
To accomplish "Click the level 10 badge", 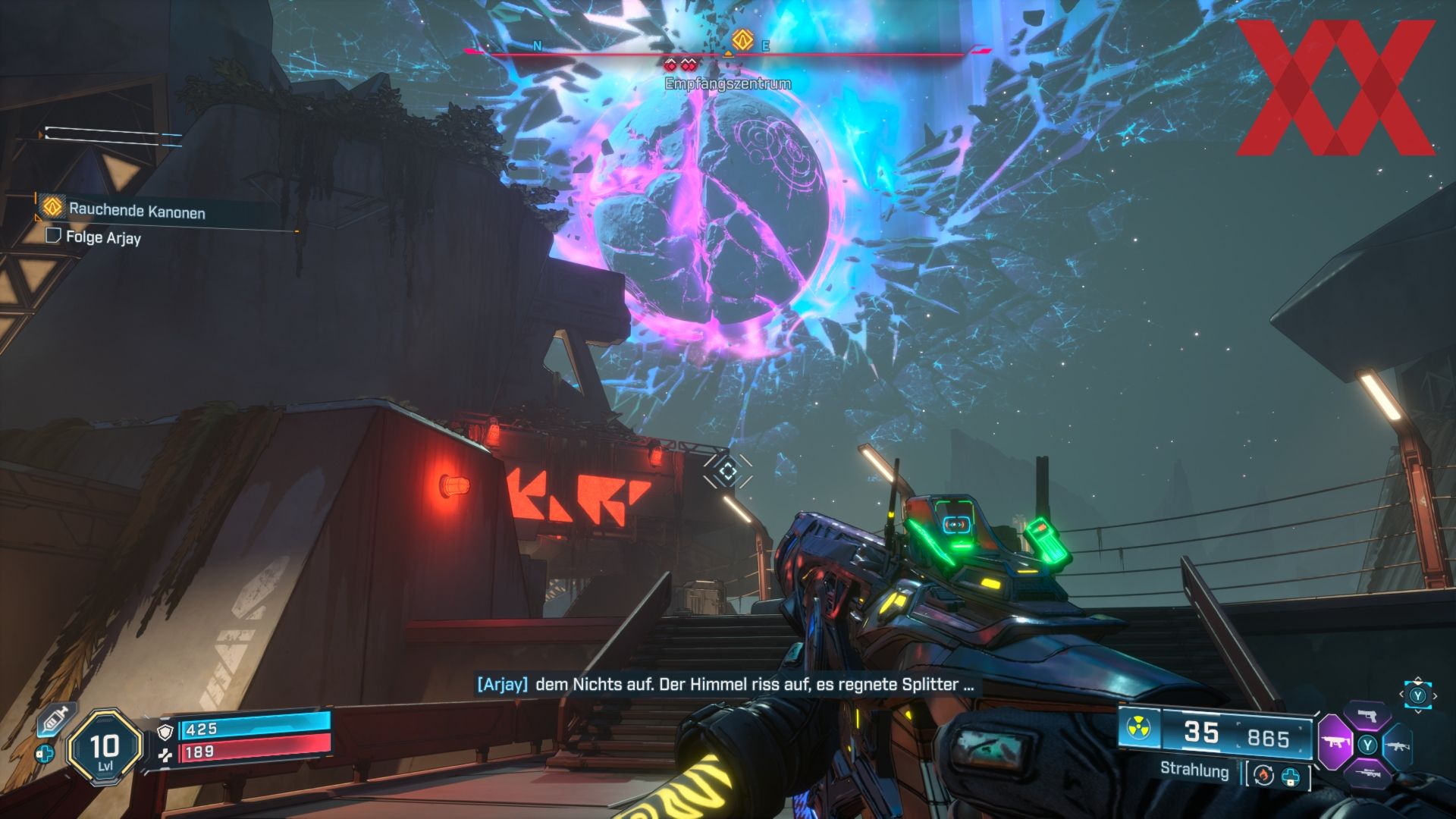I will point(105,747).
